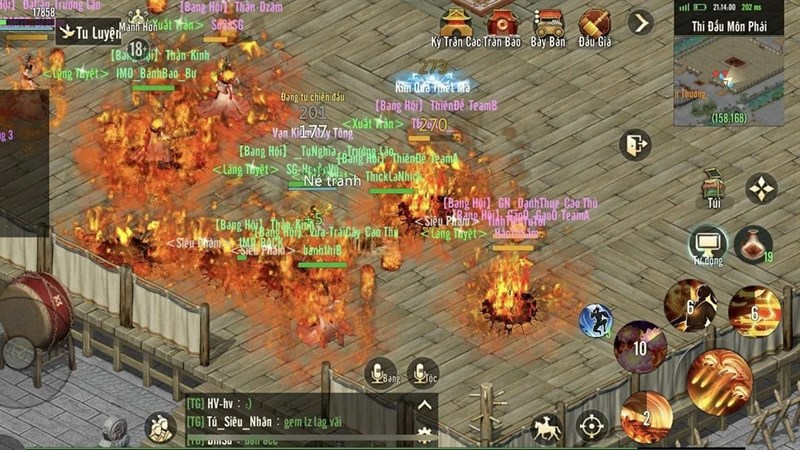Toggle the Tự động auto-combat button
The height and width of the screenshot is (450, 800).
pyautogui.click(x=707, y=243)
